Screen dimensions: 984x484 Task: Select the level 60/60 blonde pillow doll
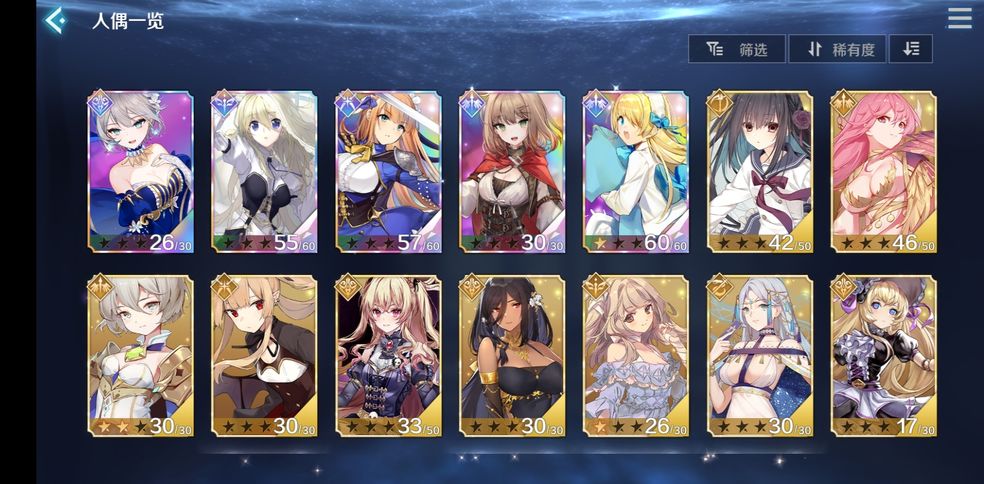[636, 171]
